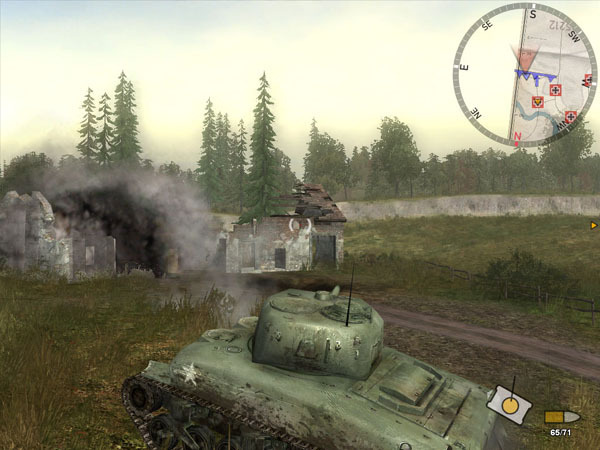This screenshot has width=600, height=450.
Task: Click the blue front line marker on minimap
Action: pyautogui.click(x=534, y=73)
